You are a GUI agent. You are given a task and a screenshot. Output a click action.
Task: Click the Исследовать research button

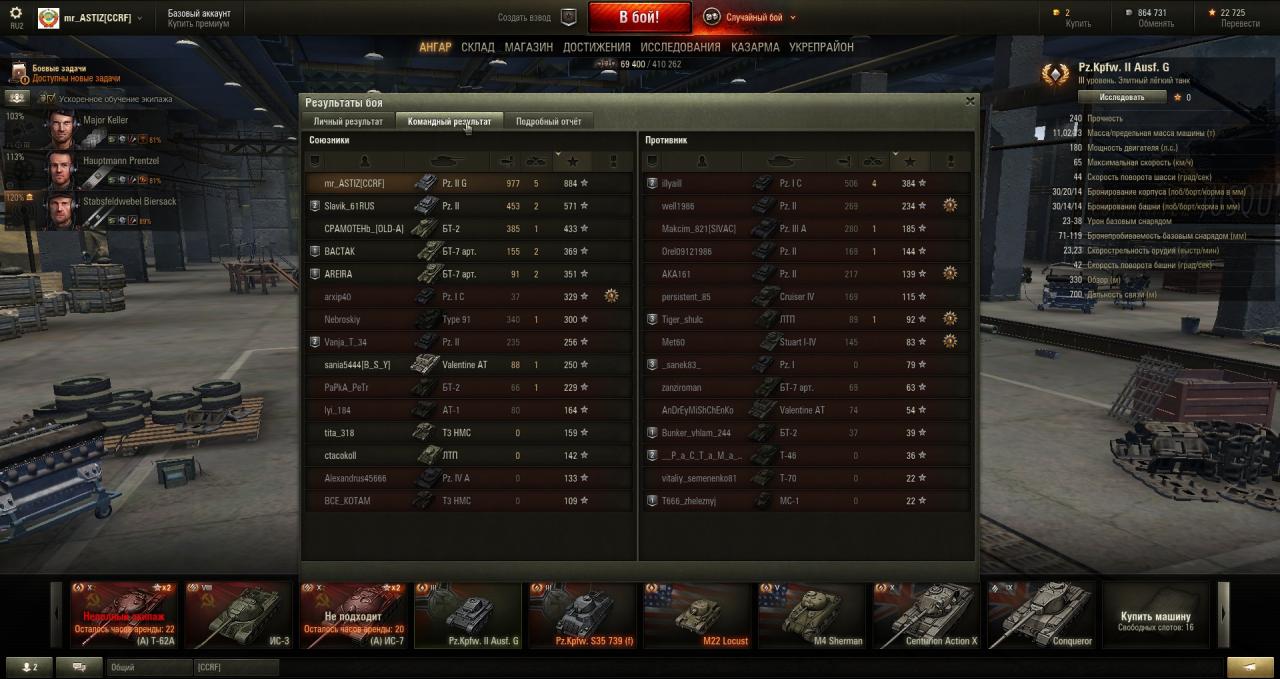pyautogui.click(x=1122, y=97)
